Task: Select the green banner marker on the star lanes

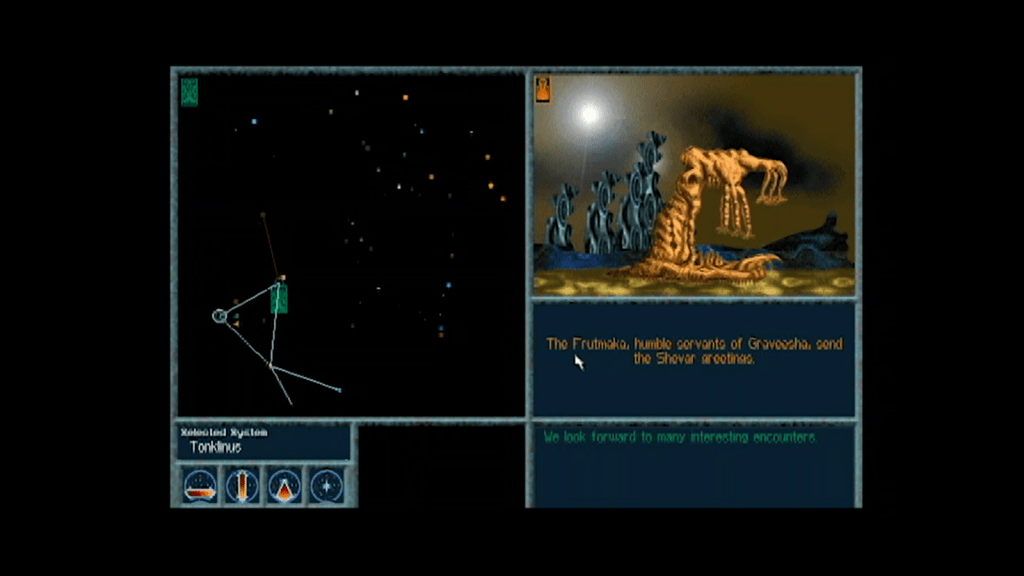Action: click(x=279, y=299)
